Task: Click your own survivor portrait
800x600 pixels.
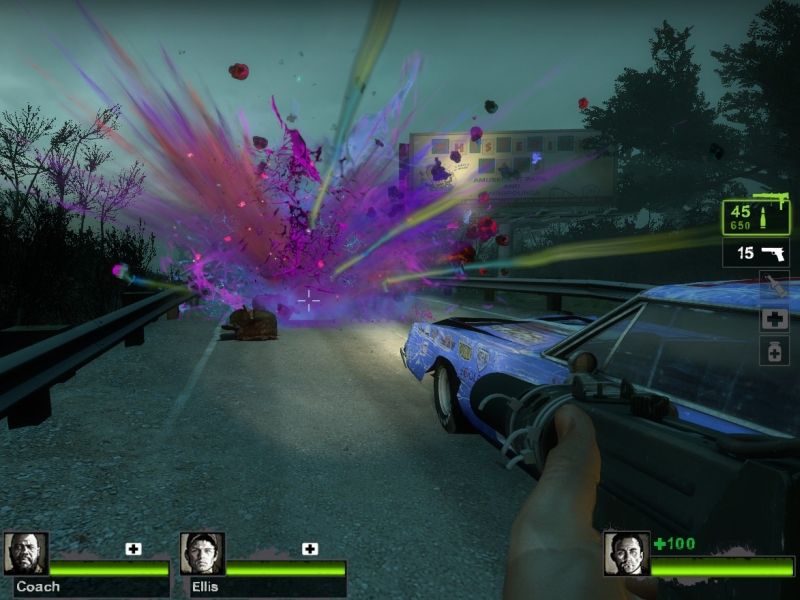Action: [x=626, y=553]
